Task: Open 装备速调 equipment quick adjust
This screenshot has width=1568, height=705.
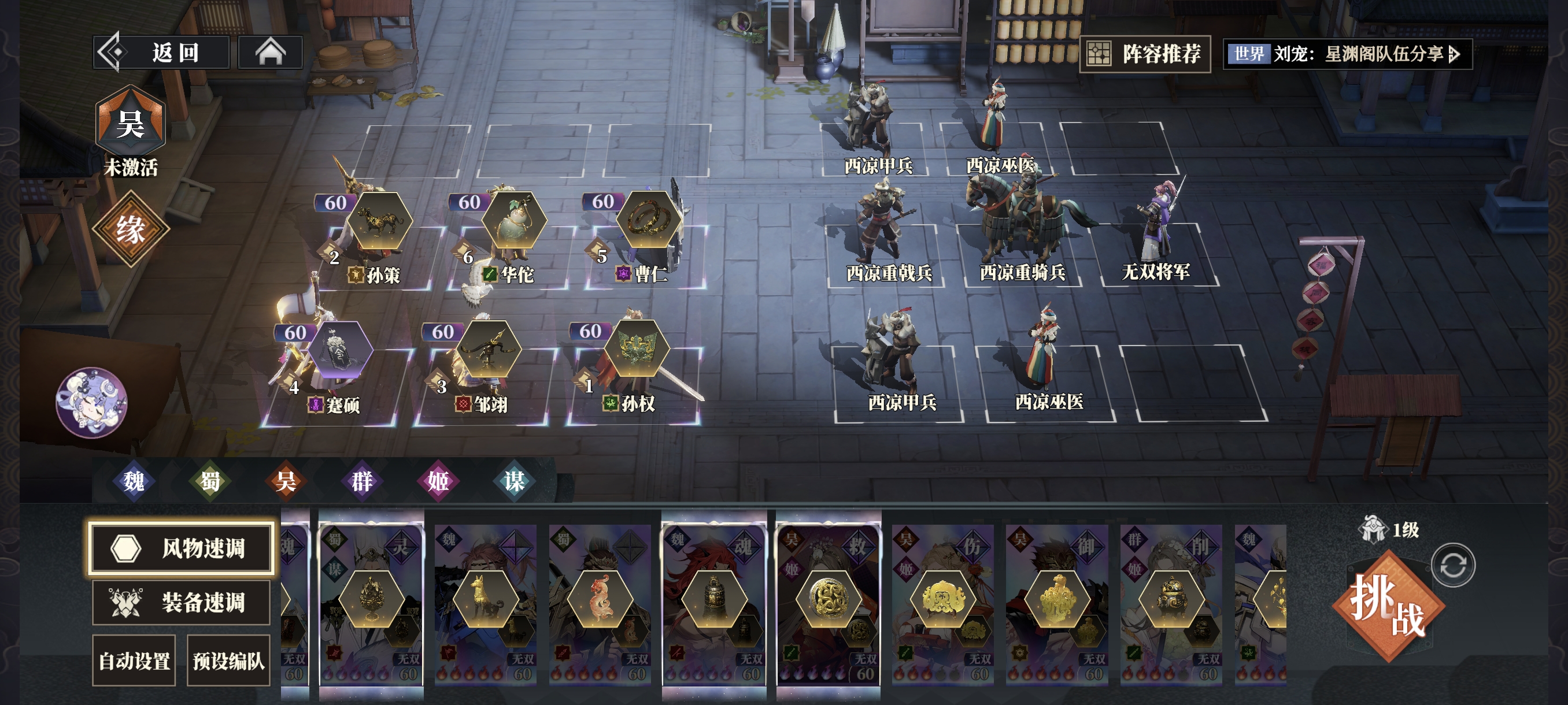Action: click(182, 602)
